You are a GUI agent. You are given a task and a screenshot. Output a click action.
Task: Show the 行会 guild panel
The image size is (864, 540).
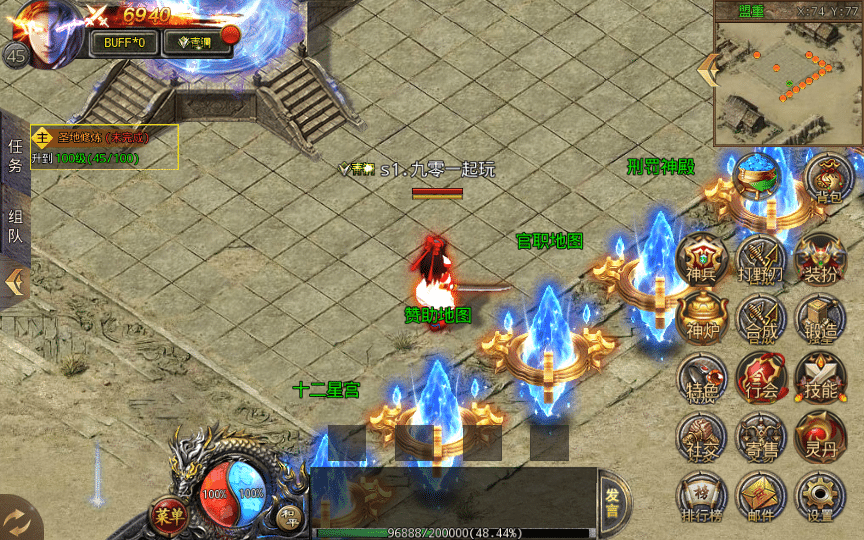point(761,377)
